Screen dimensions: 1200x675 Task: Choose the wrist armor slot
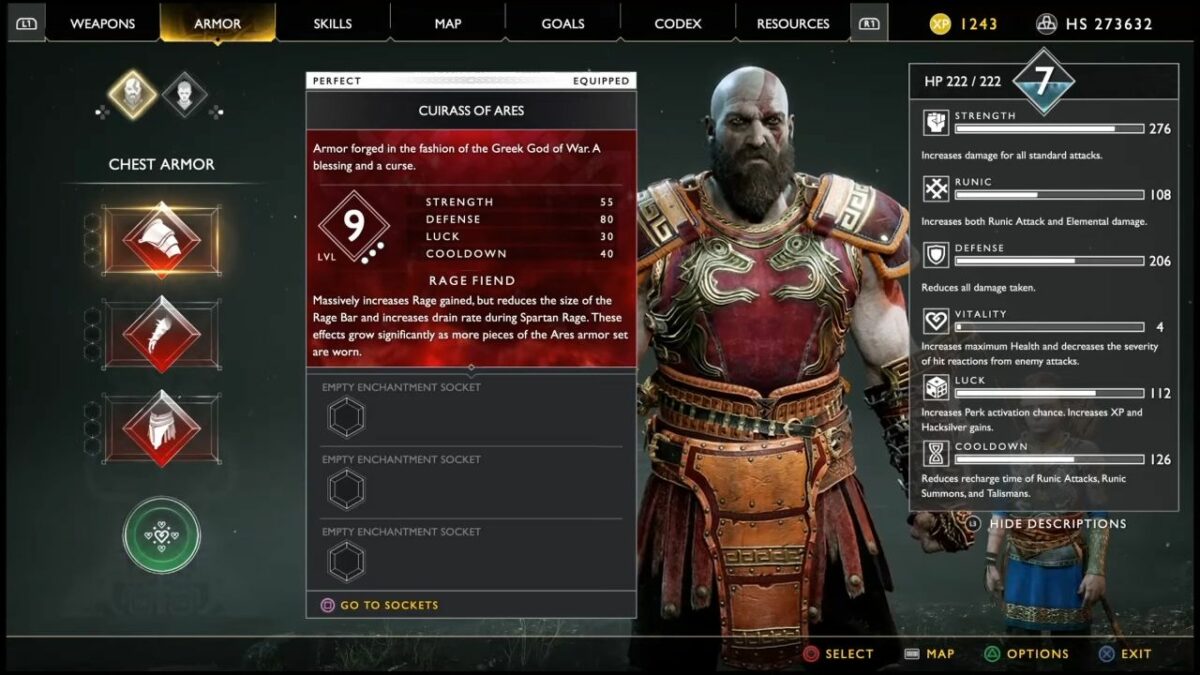pyautogui.click(x=161, y=333)
